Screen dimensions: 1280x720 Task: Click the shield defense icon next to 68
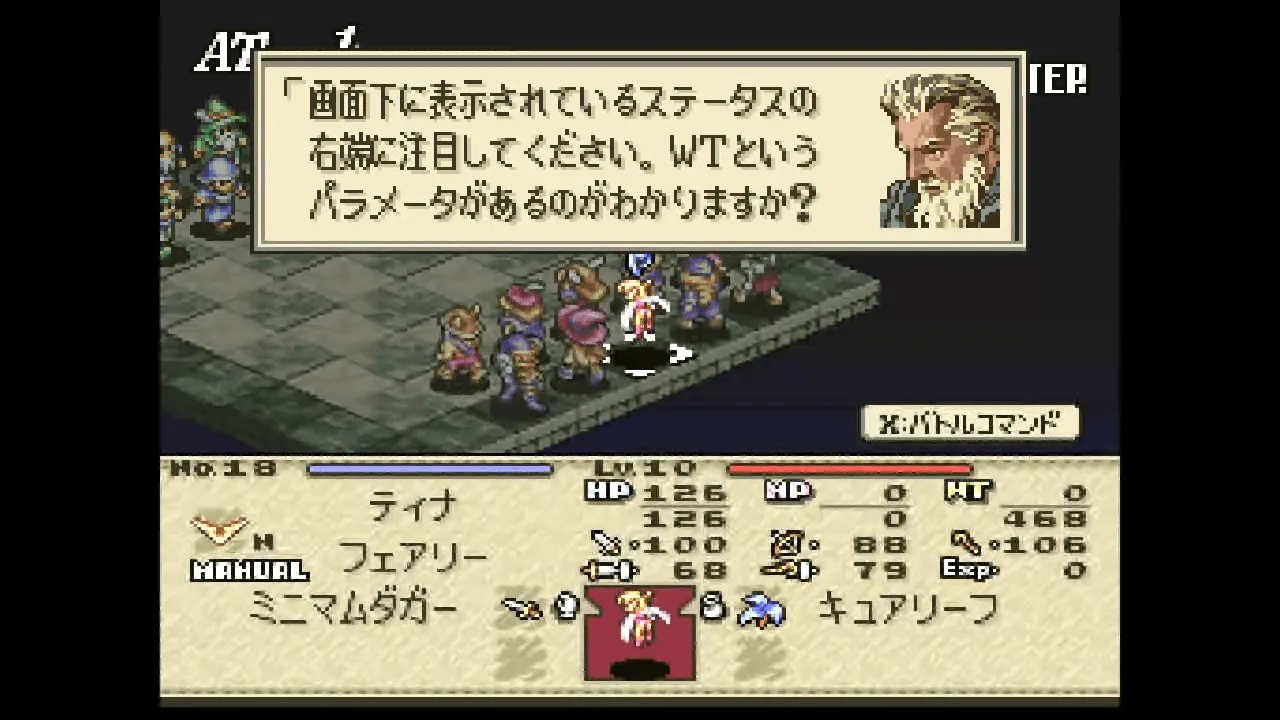pyautogui.click(x=606, y=571)
